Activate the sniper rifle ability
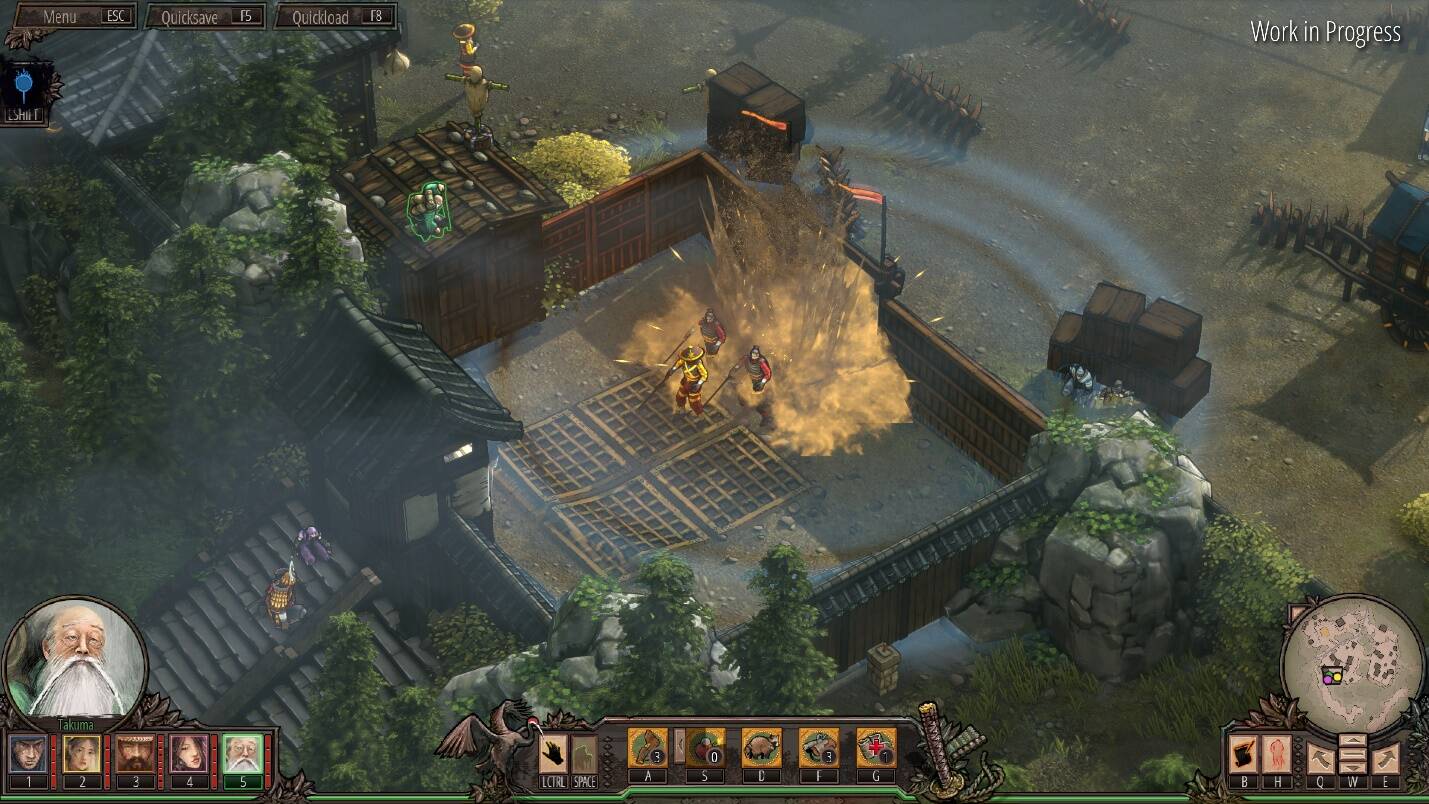Image resolution: width=1429 pixels, height=804 pixels. click(647, 748)
